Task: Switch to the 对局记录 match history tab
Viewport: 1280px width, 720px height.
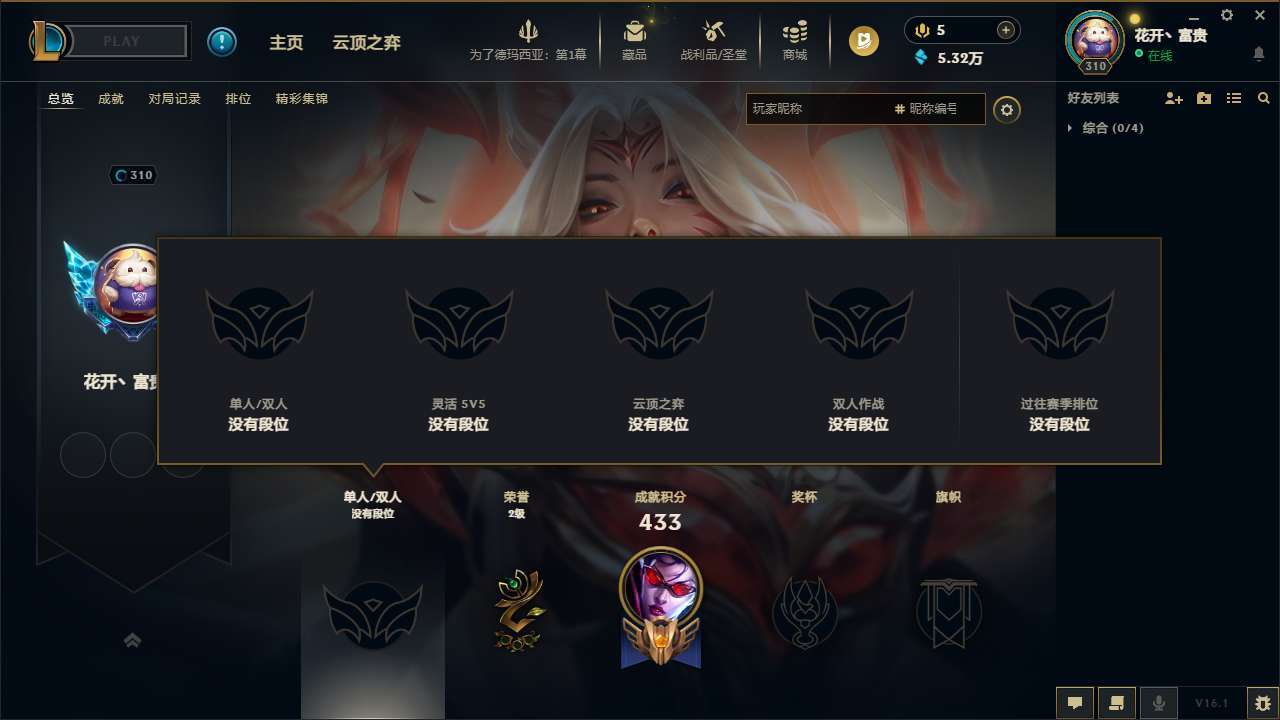Action: coord(175,99)
